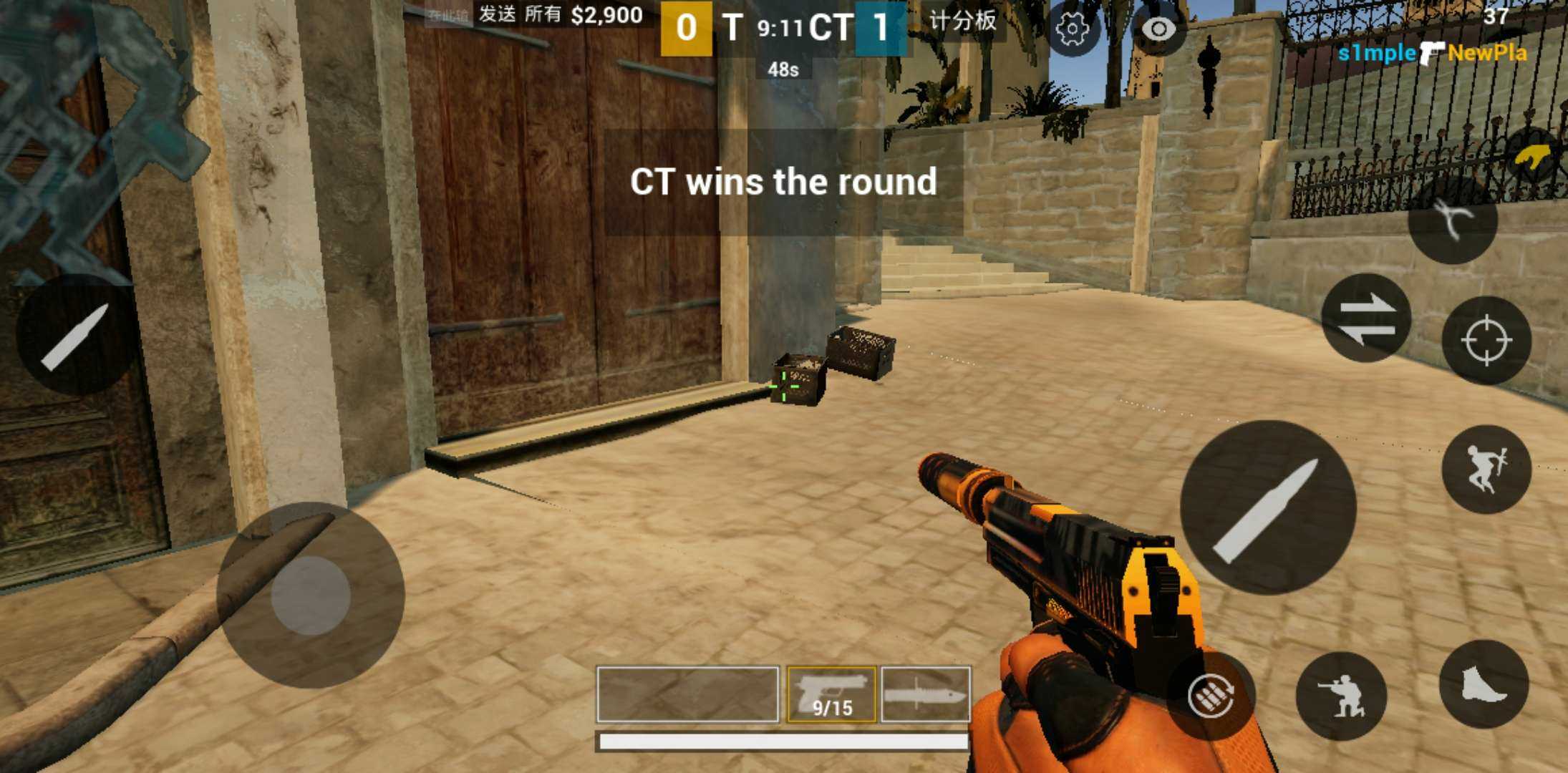Screen dimensions: 1568x773
Task: Open the settings gear menu
Action: pos(1072,29)
